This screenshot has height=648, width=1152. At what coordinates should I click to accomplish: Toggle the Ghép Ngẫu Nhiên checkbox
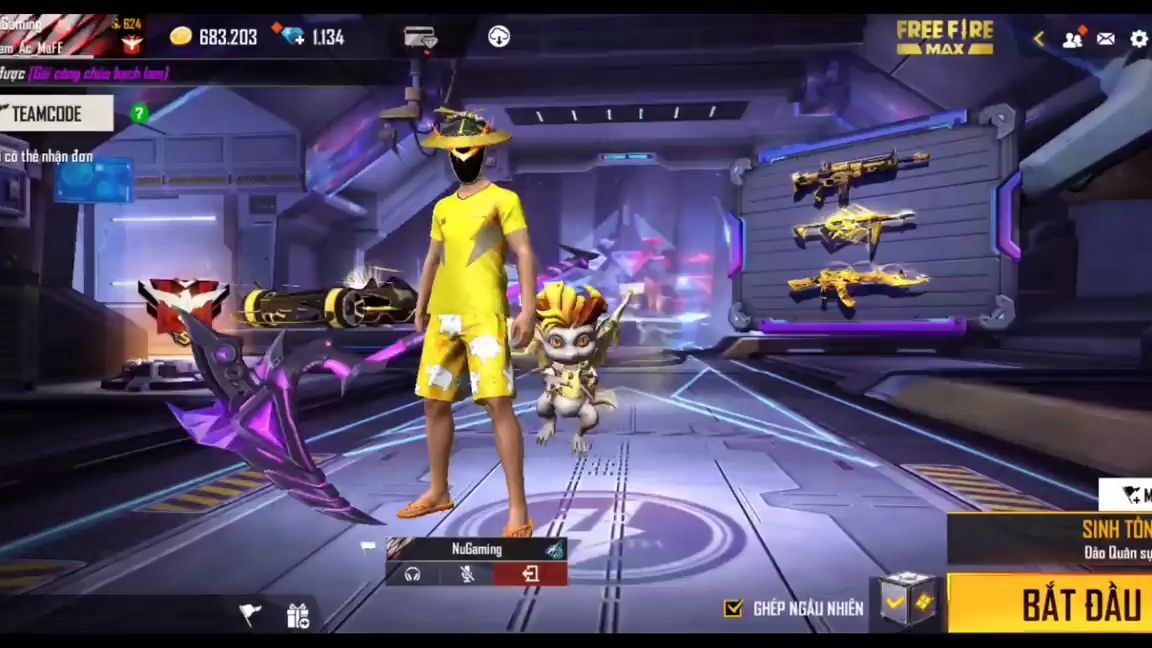point(734,608)
